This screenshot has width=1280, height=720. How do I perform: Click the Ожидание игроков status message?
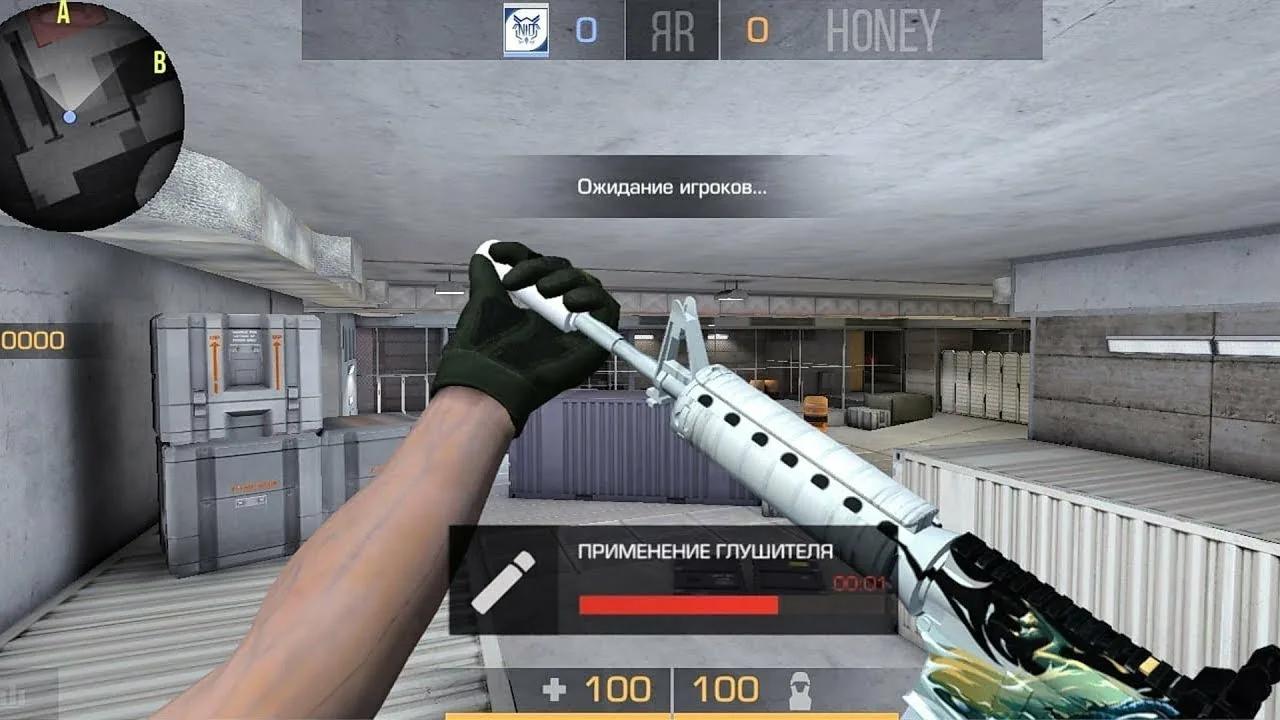[x=671, y=186]
